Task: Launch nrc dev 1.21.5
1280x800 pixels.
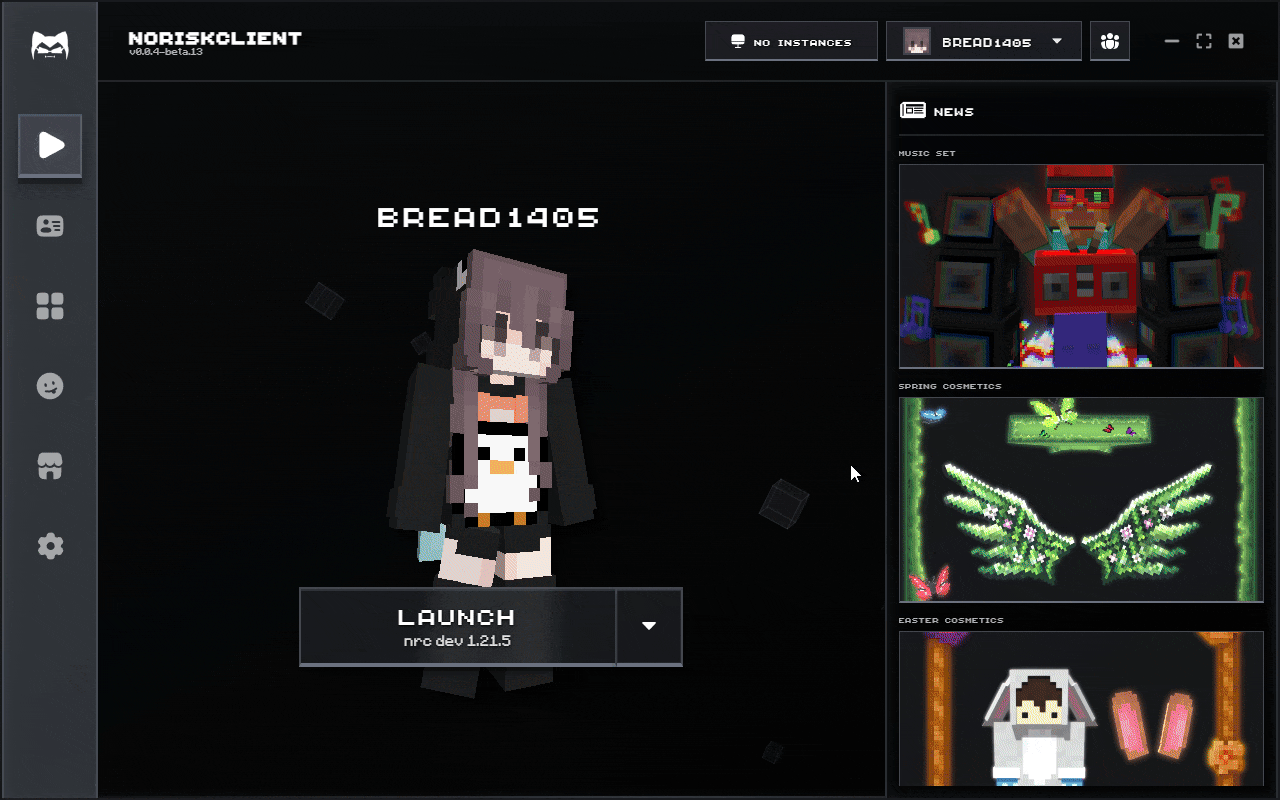Action: tap(457, 626)
